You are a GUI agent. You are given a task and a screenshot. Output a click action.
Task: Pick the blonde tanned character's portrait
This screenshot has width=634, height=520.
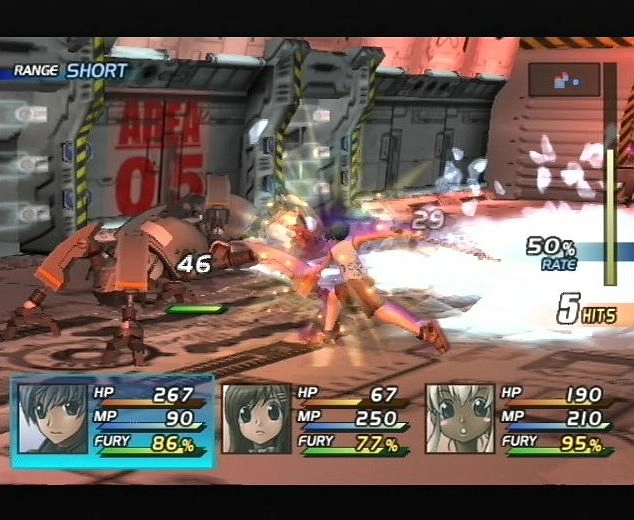pyautogui.click(x=460, y=419)
